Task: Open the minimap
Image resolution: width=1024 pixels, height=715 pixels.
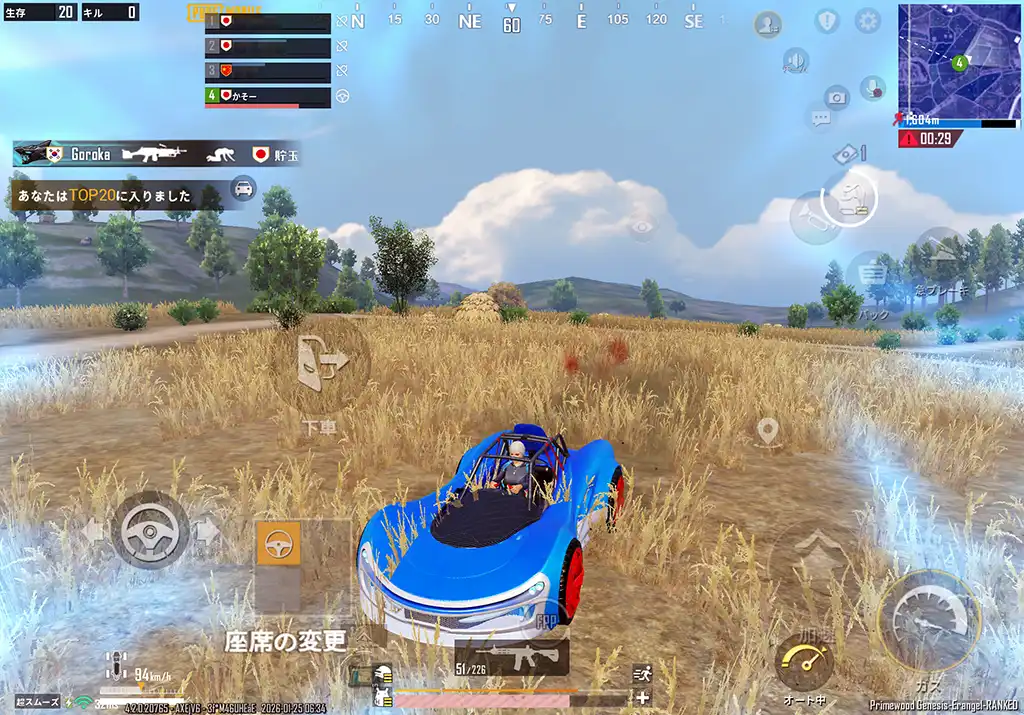Action: (x=958, y=60)
